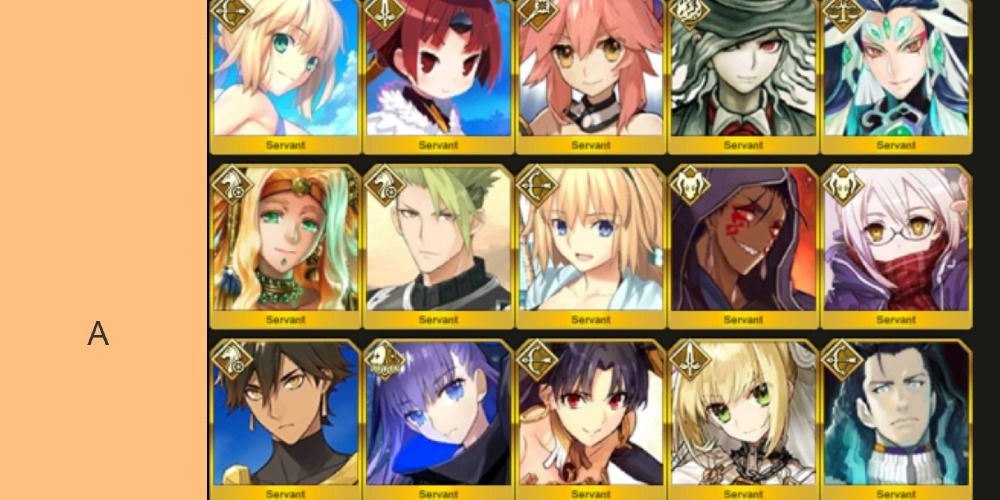
Task: Click the purple-haired girl with blue eyes
Action: coord(438,415)
